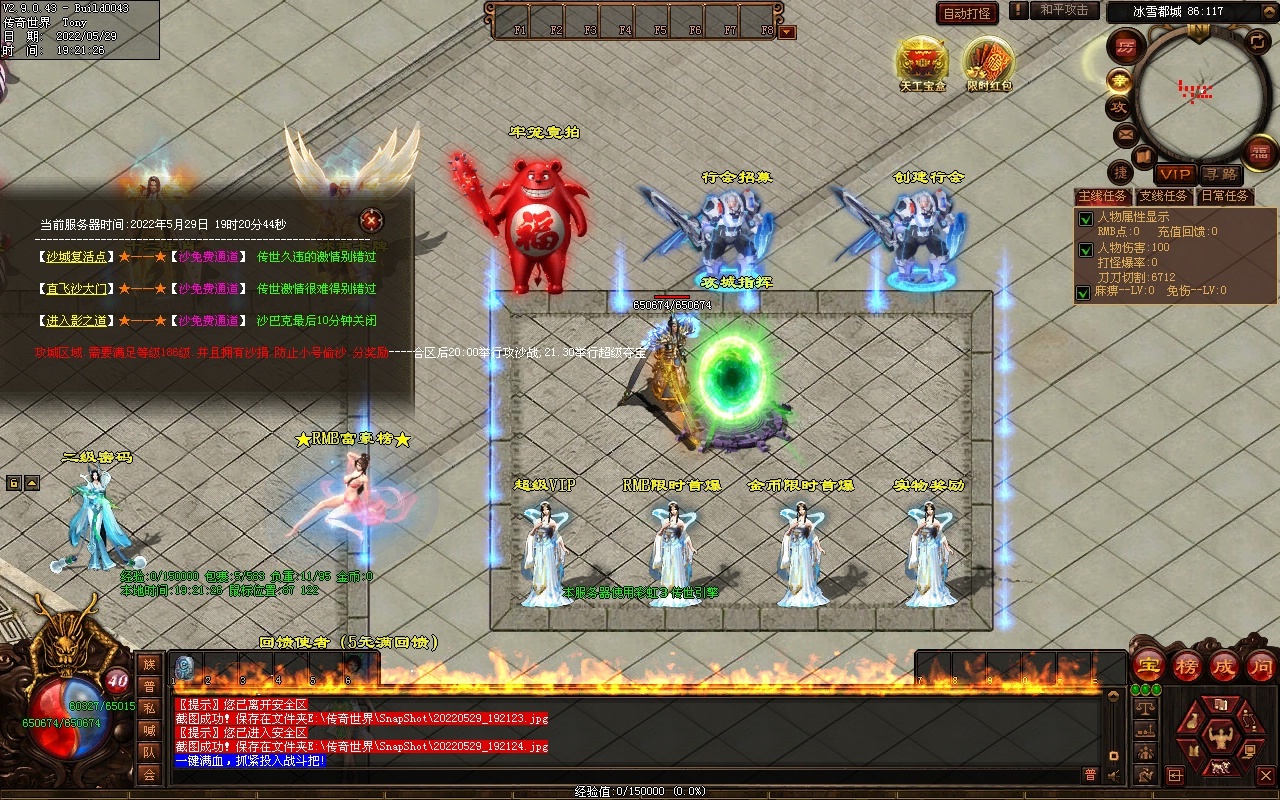1280x800 pixels.
Task: Switch the 和平攻击 attack mode
Action: pos(1063,10)
